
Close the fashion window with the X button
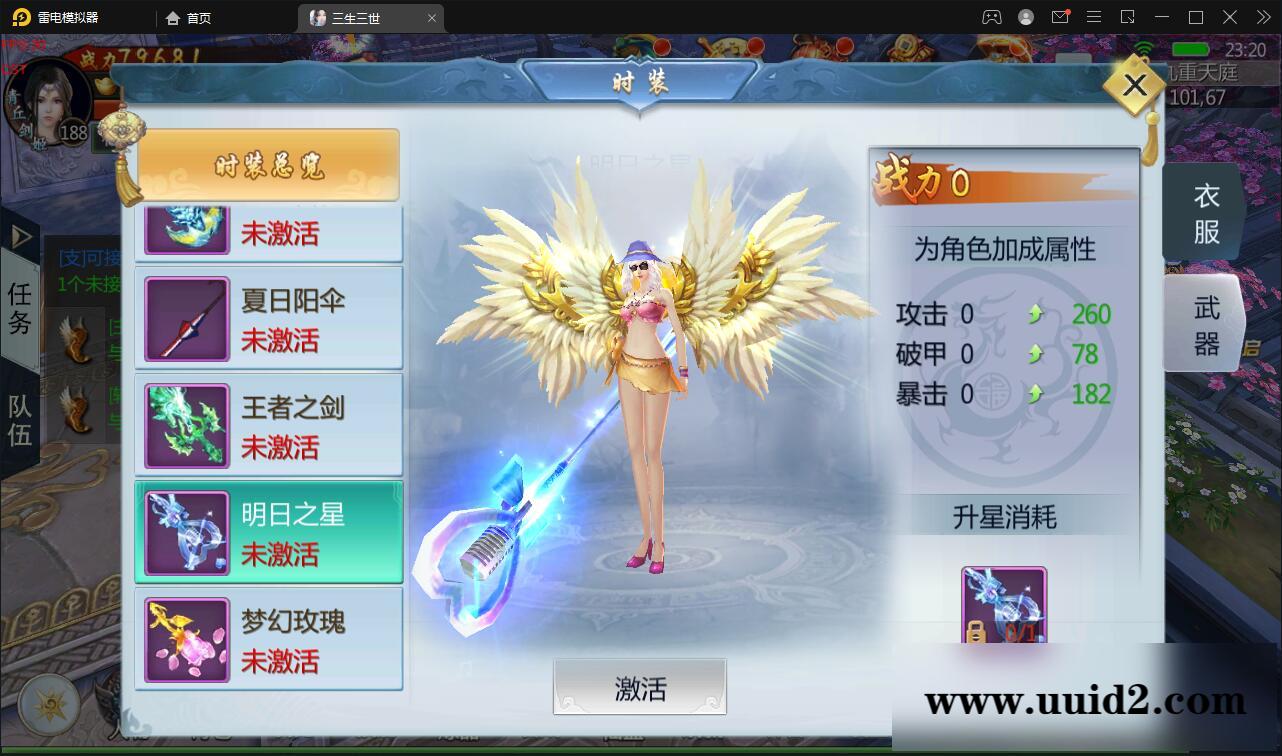tap(1133, 85)
